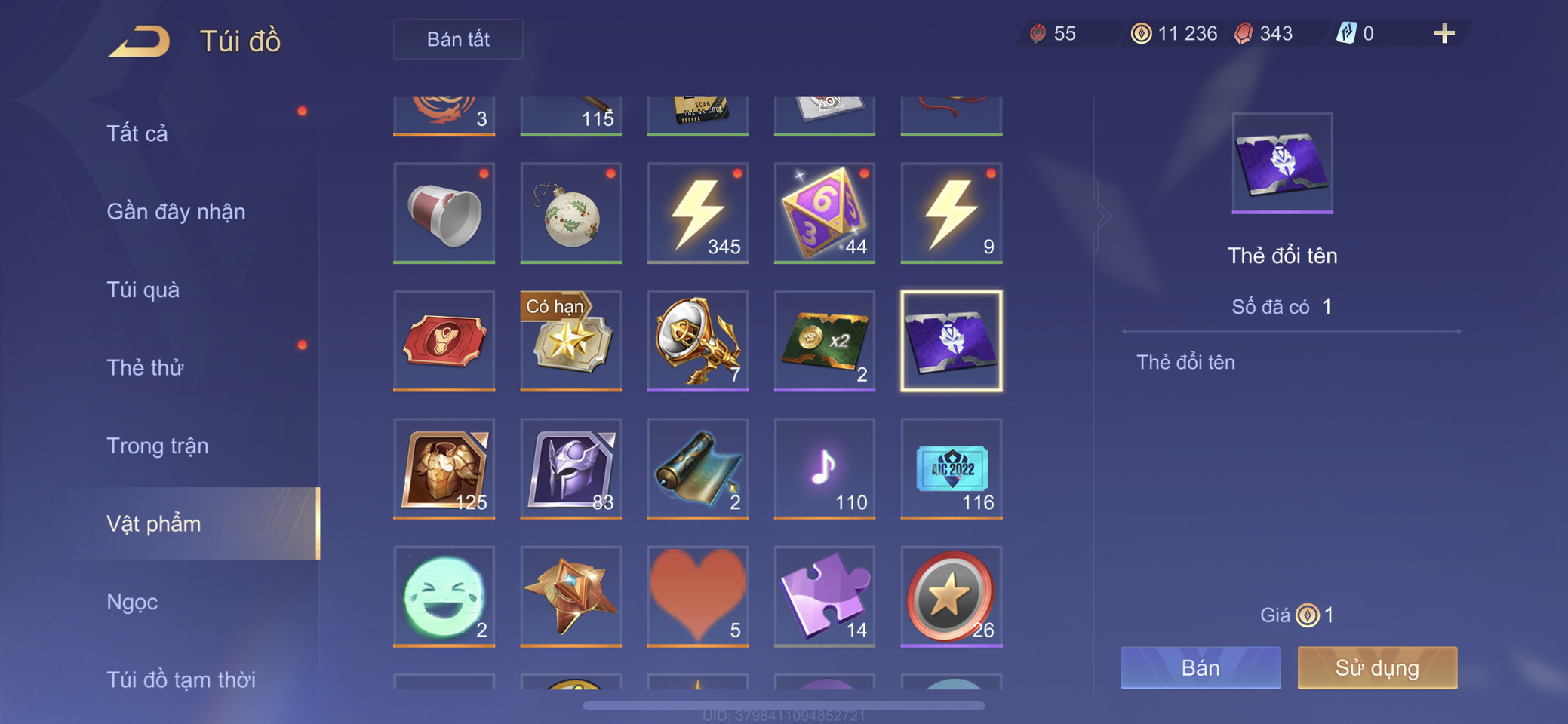
Task: Show the Túi quà category
Action: 143,290
